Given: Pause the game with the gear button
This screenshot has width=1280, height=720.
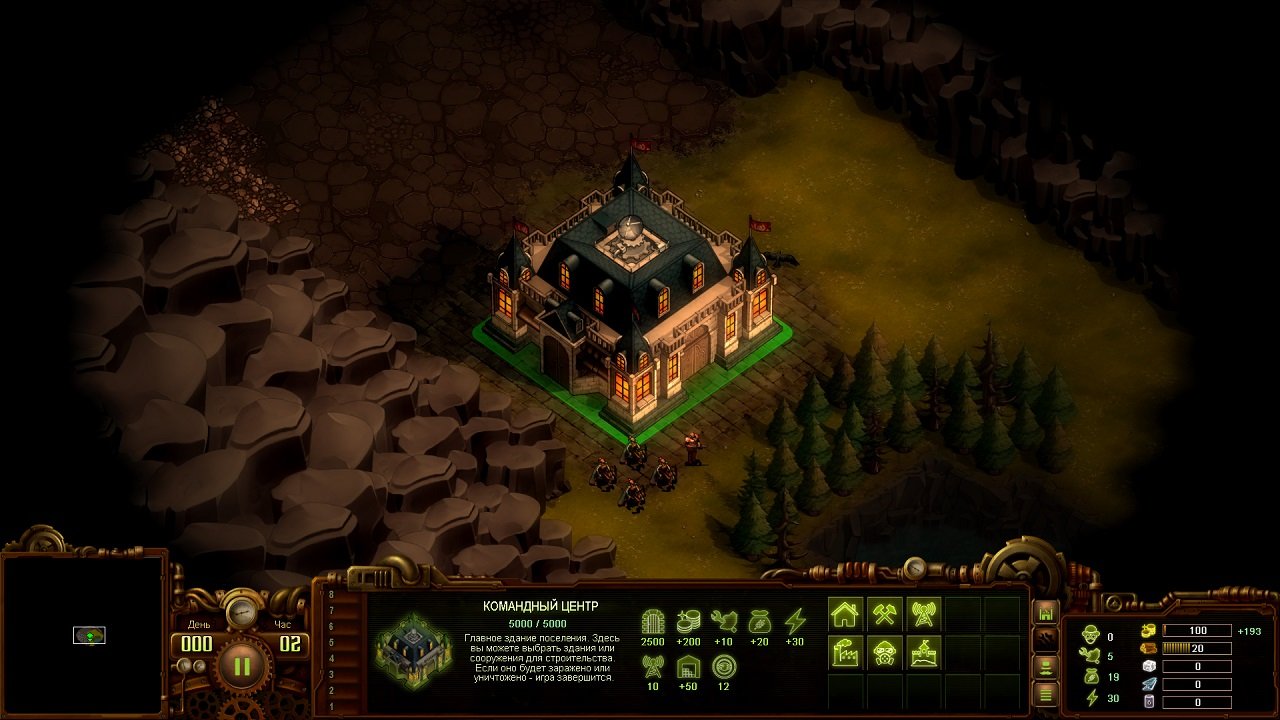Looking at the screenshot, I should (241, 665).
